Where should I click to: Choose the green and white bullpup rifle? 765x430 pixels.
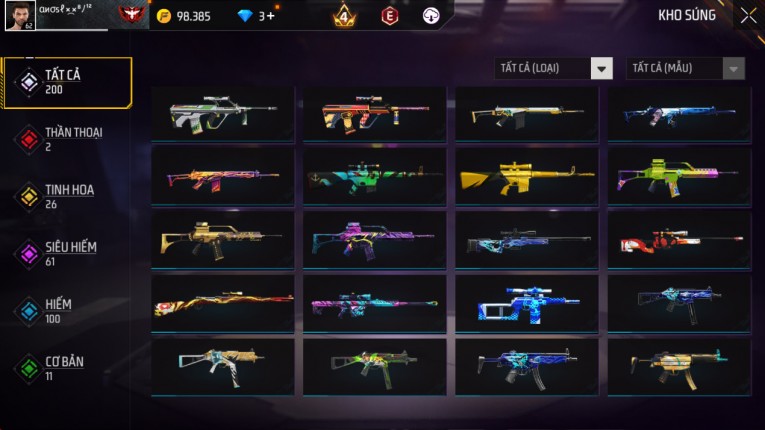223,114
